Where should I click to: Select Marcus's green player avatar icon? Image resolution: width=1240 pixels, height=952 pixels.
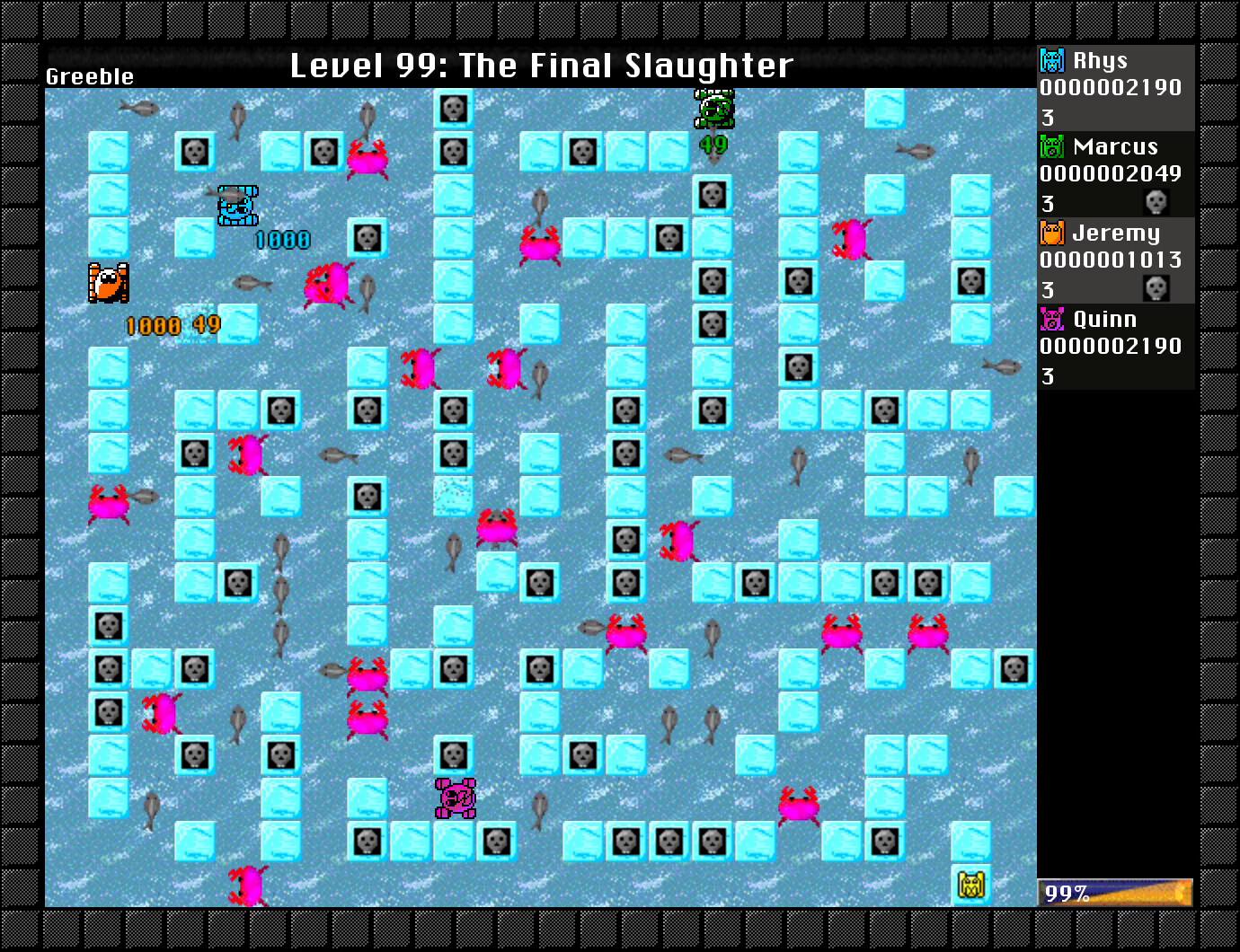[x=1050, y=146]
